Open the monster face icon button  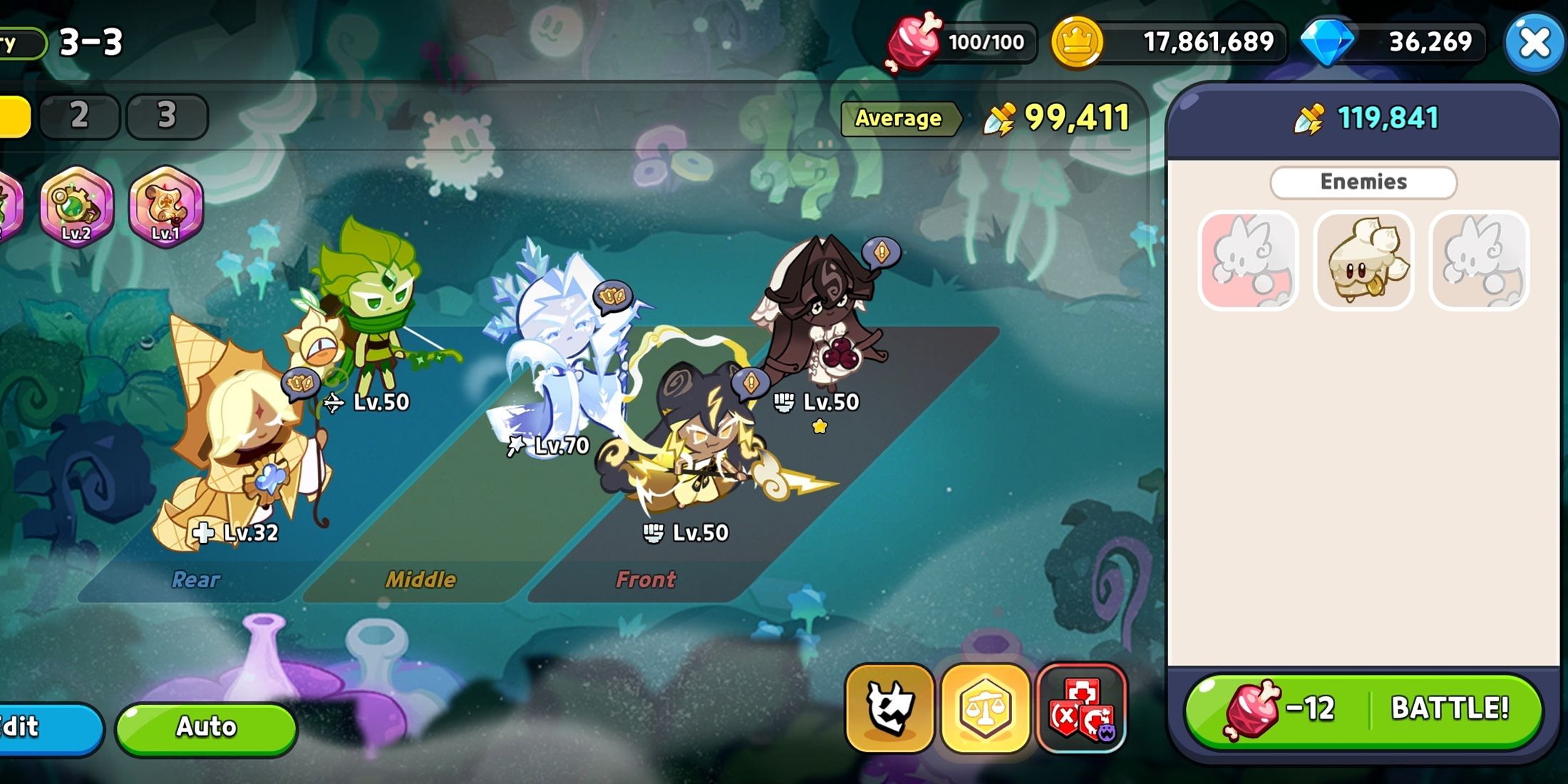tap(889, 708)
